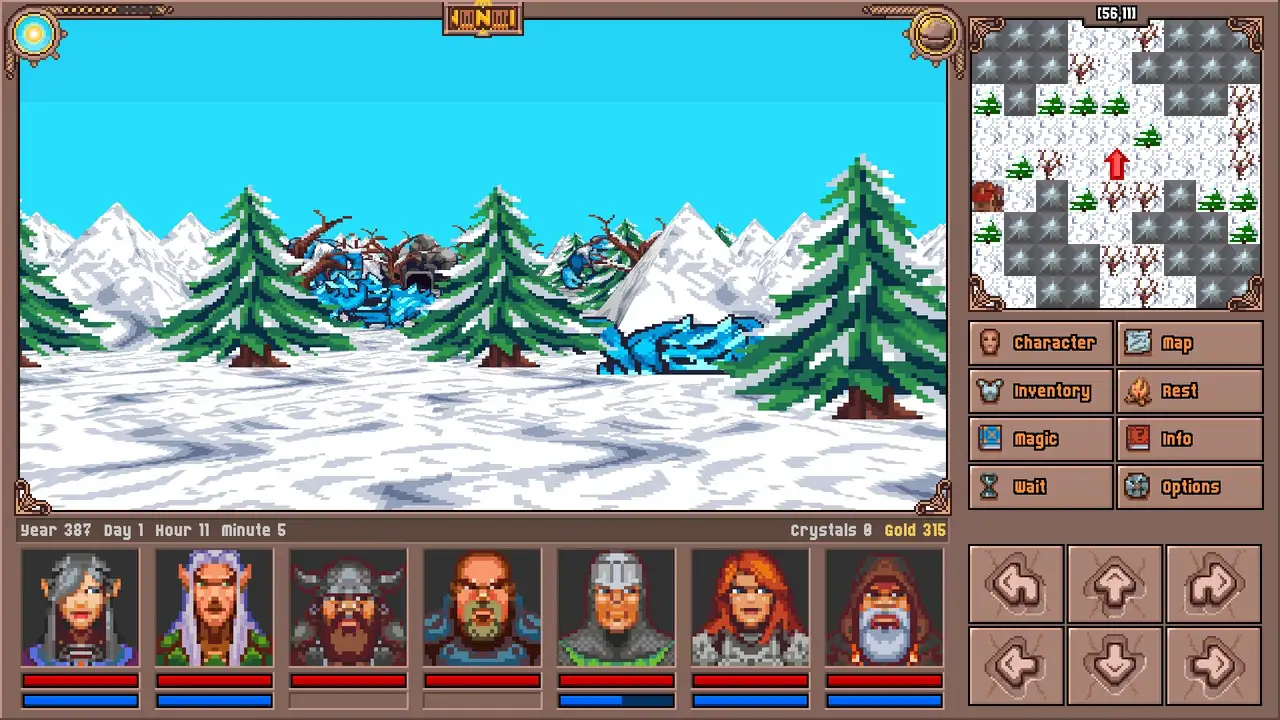Screen dimensions: 1280x720
Task: Select the gray-haired elf woman portrait
Action: click(80, 607)
